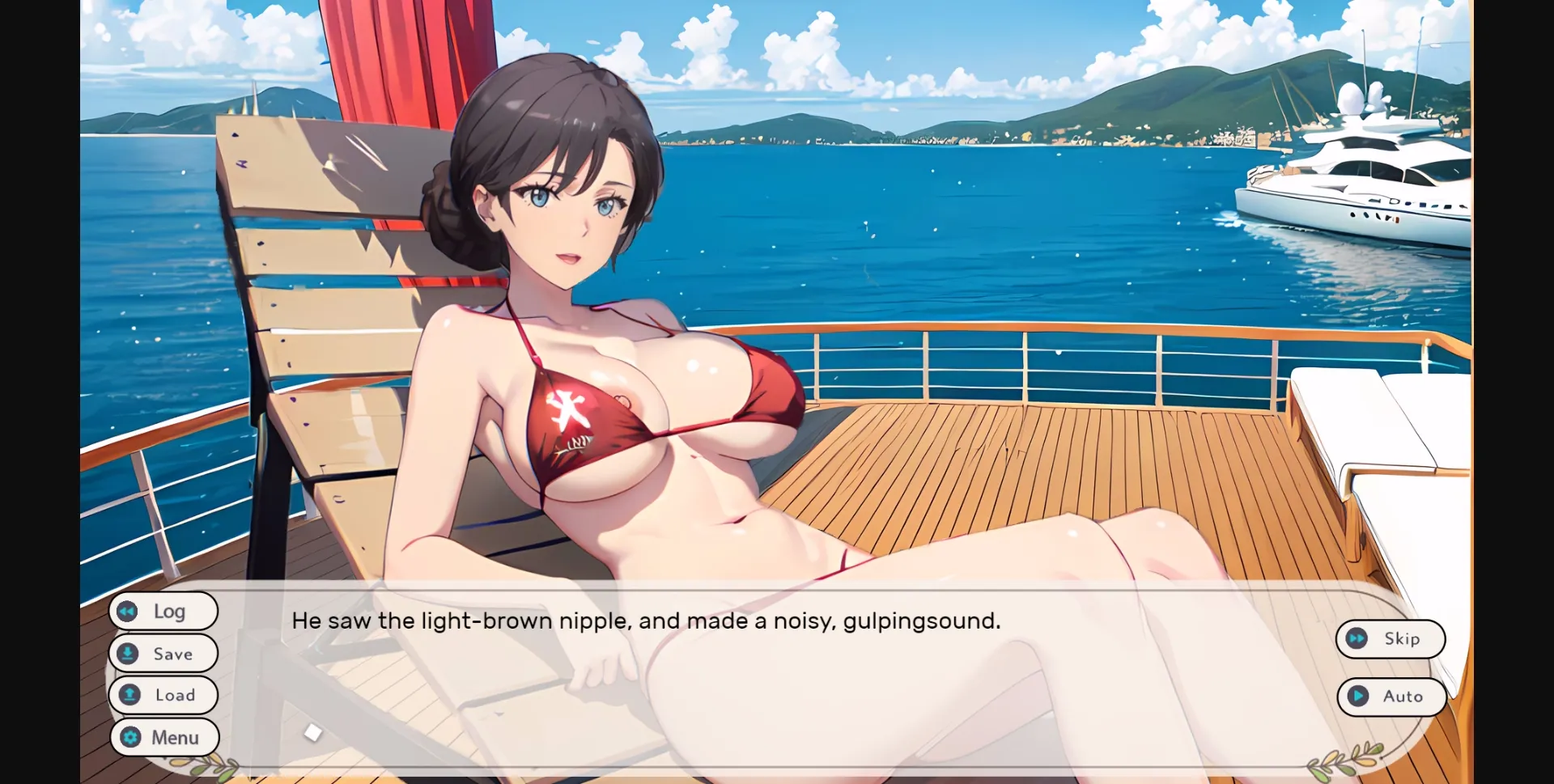Click the narration text in the dialogue box
The height and width of the screenshot is (784, 1554).
[x=645, y=621]
